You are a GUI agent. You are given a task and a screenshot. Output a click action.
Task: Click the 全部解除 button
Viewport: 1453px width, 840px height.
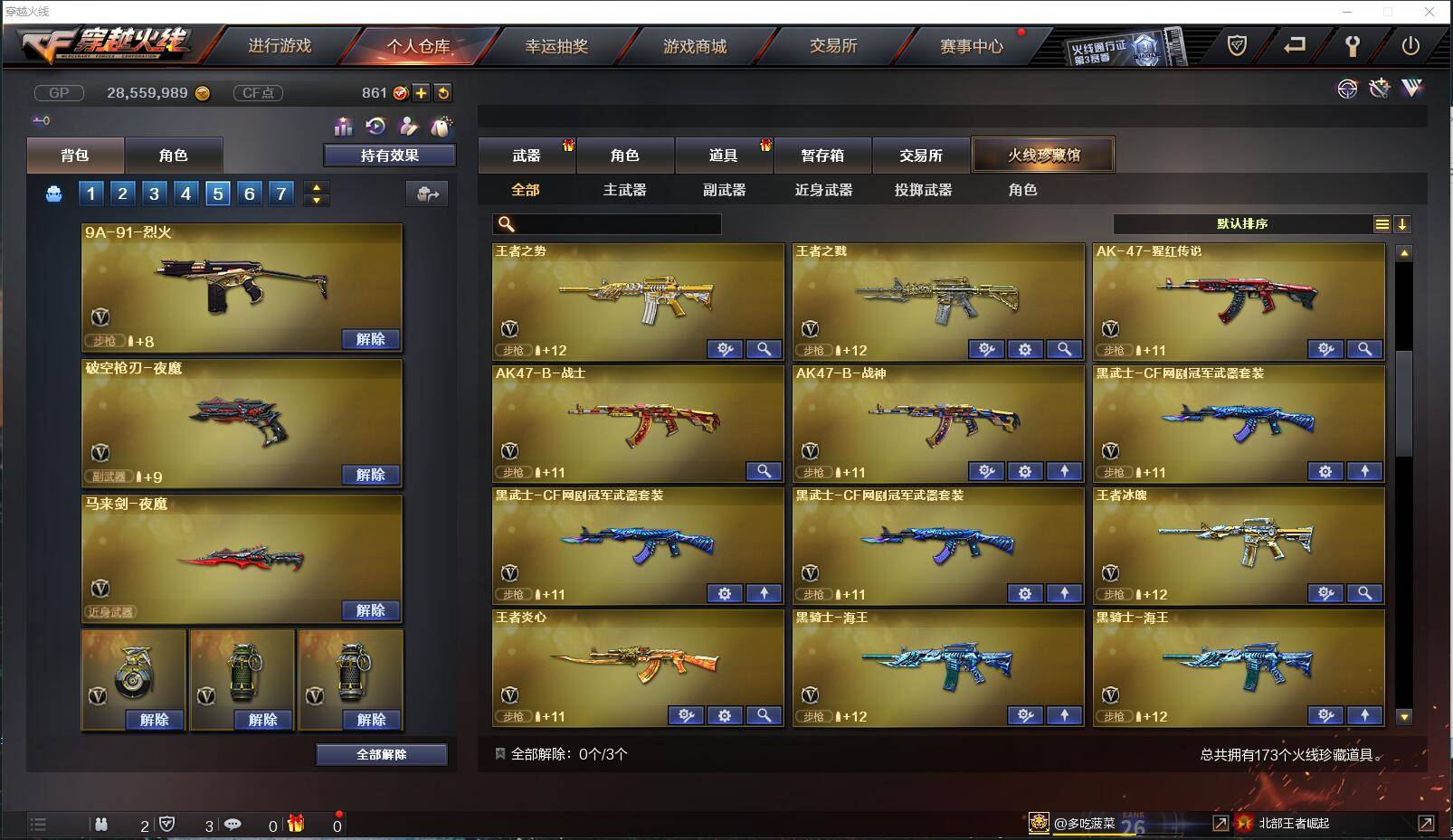point(381,753)
